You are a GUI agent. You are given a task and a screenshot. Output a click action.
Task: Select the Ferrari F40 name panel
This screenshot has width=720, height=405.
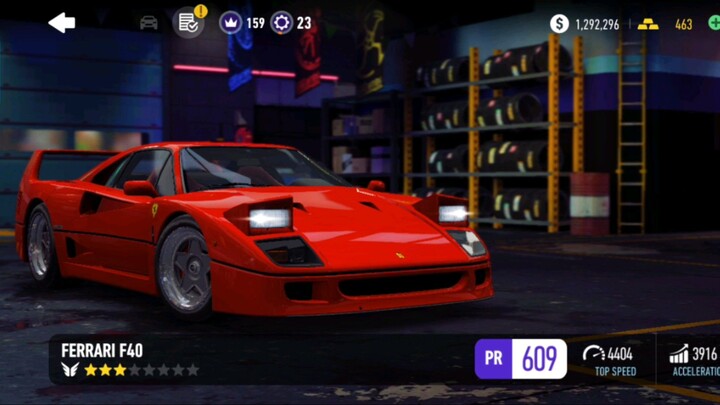click(130, 359)
